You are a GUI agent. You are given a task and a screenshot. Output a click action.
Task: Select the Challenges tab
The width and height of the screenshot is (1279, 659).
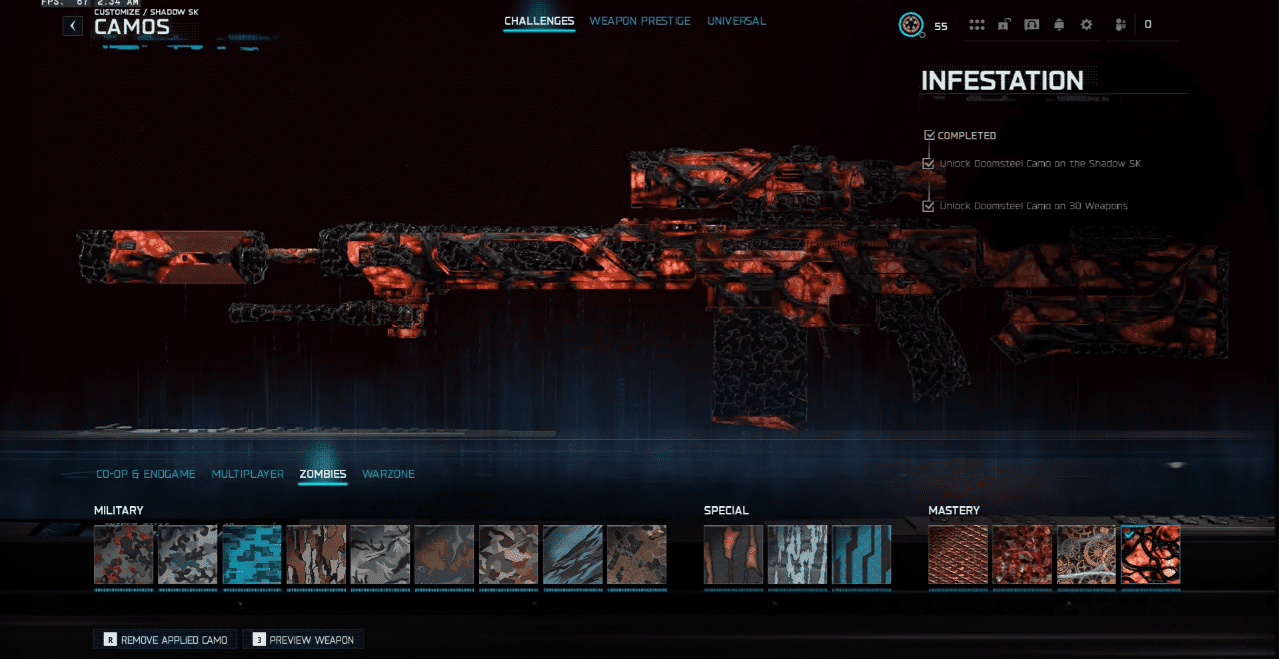click(x=539, y=21)
